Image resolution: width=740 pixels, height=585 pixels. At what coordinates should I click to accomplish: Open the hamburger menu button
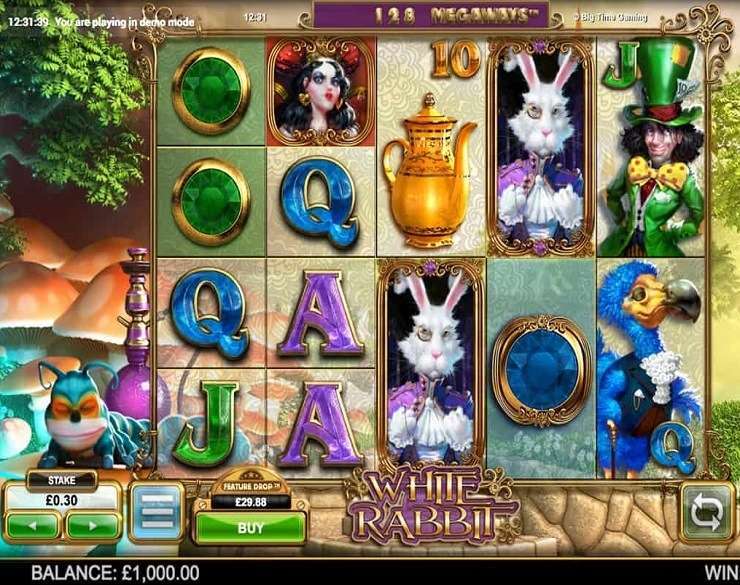point(155,511)
